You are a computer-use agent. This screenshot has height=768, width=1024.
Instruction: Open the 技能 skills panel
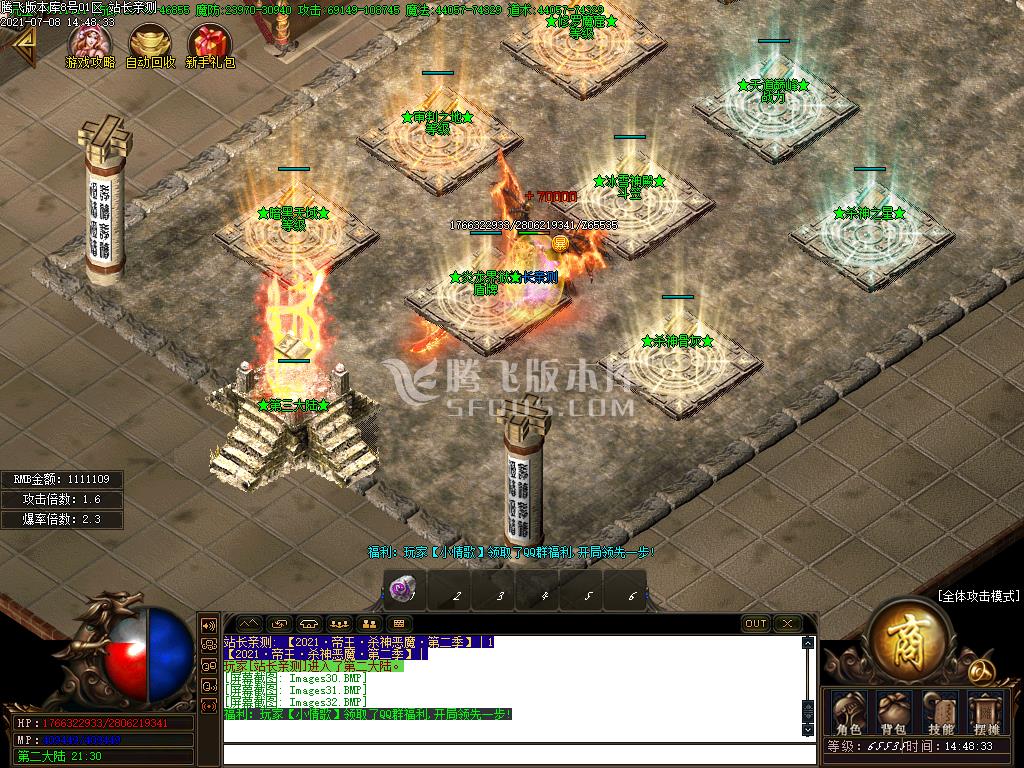(940, 713)
